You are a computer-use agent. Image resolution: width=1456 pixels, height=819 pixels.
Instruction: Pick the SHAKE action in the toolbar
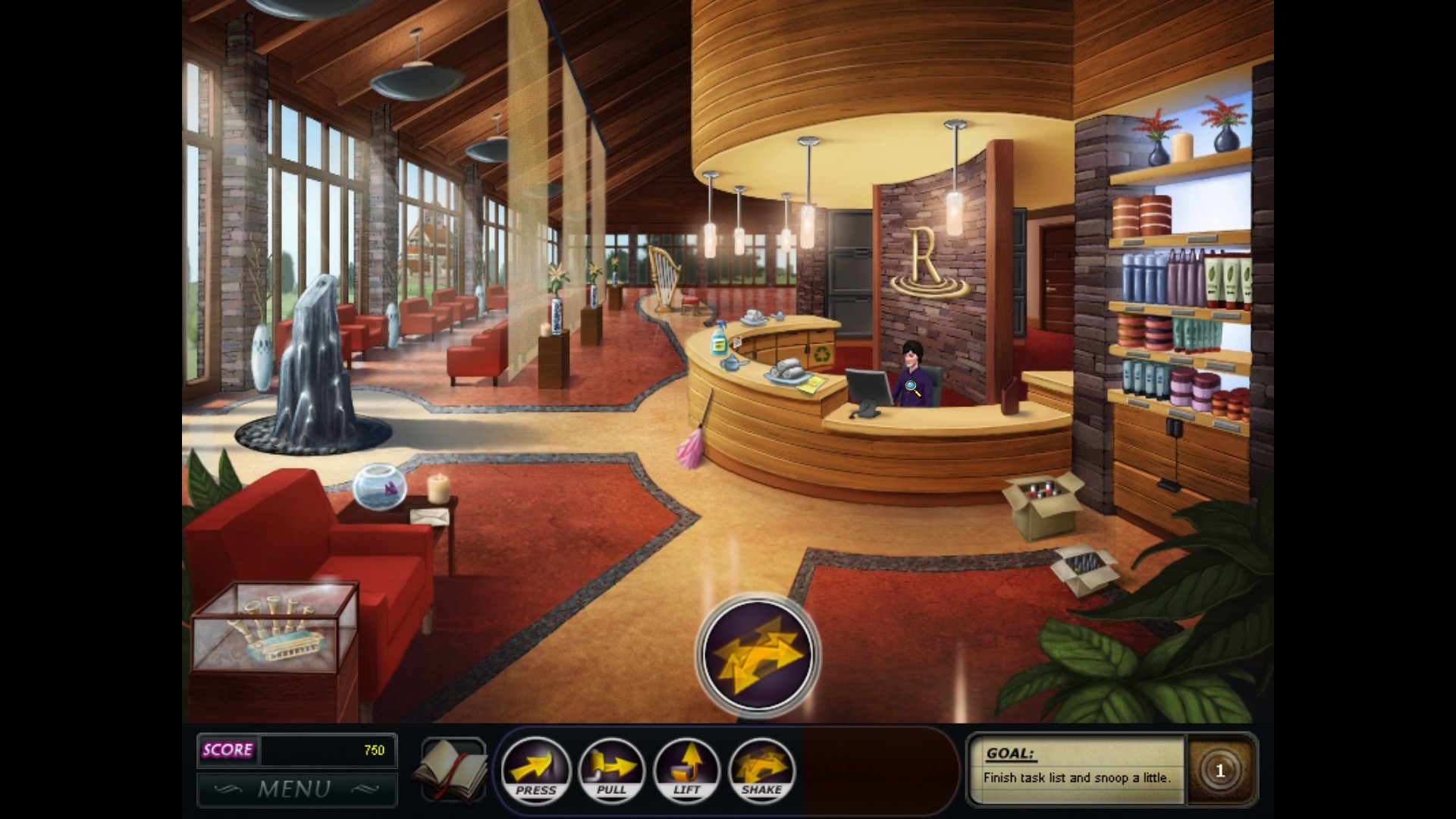(761, 770)
